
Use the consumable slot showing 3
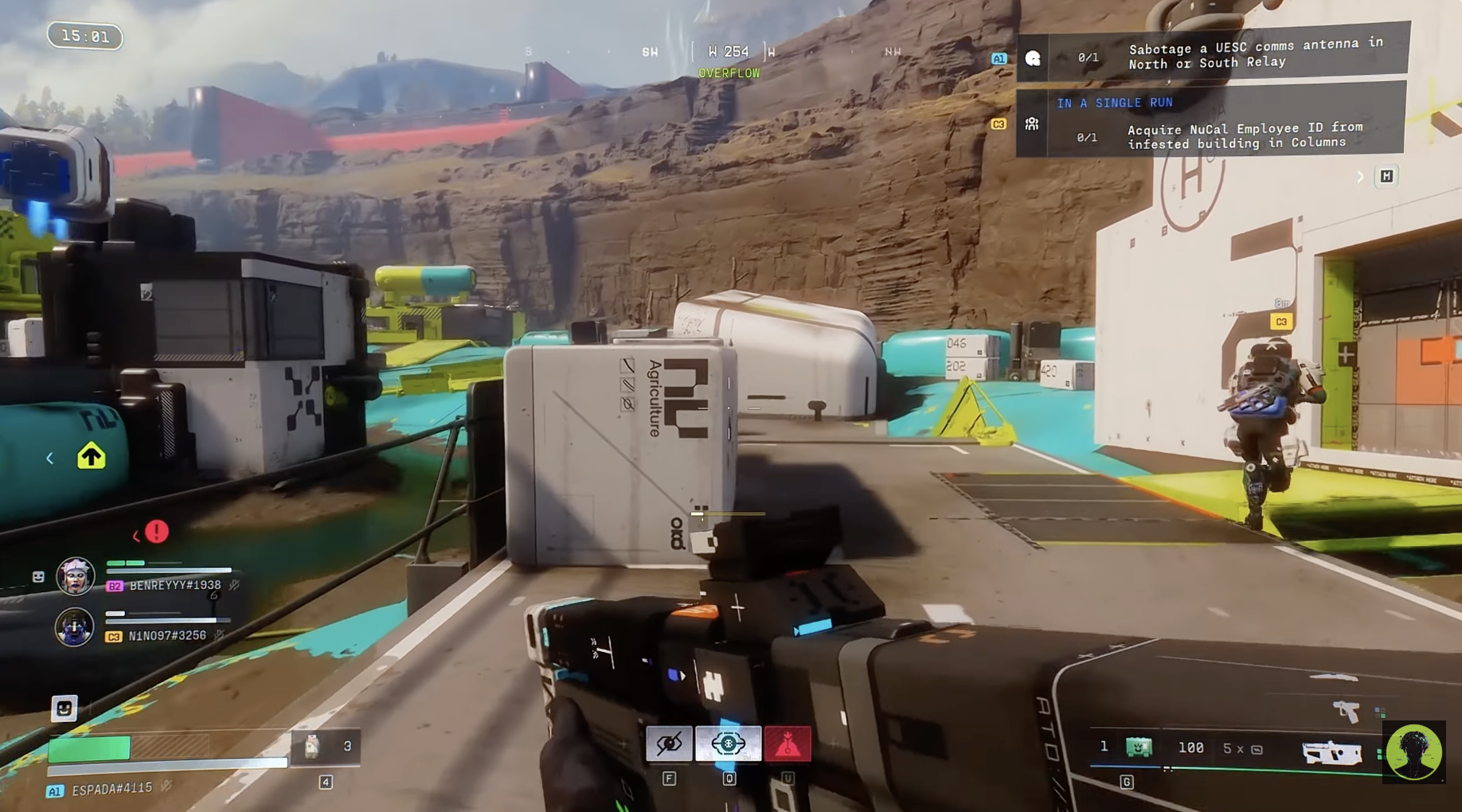(326, 747)
